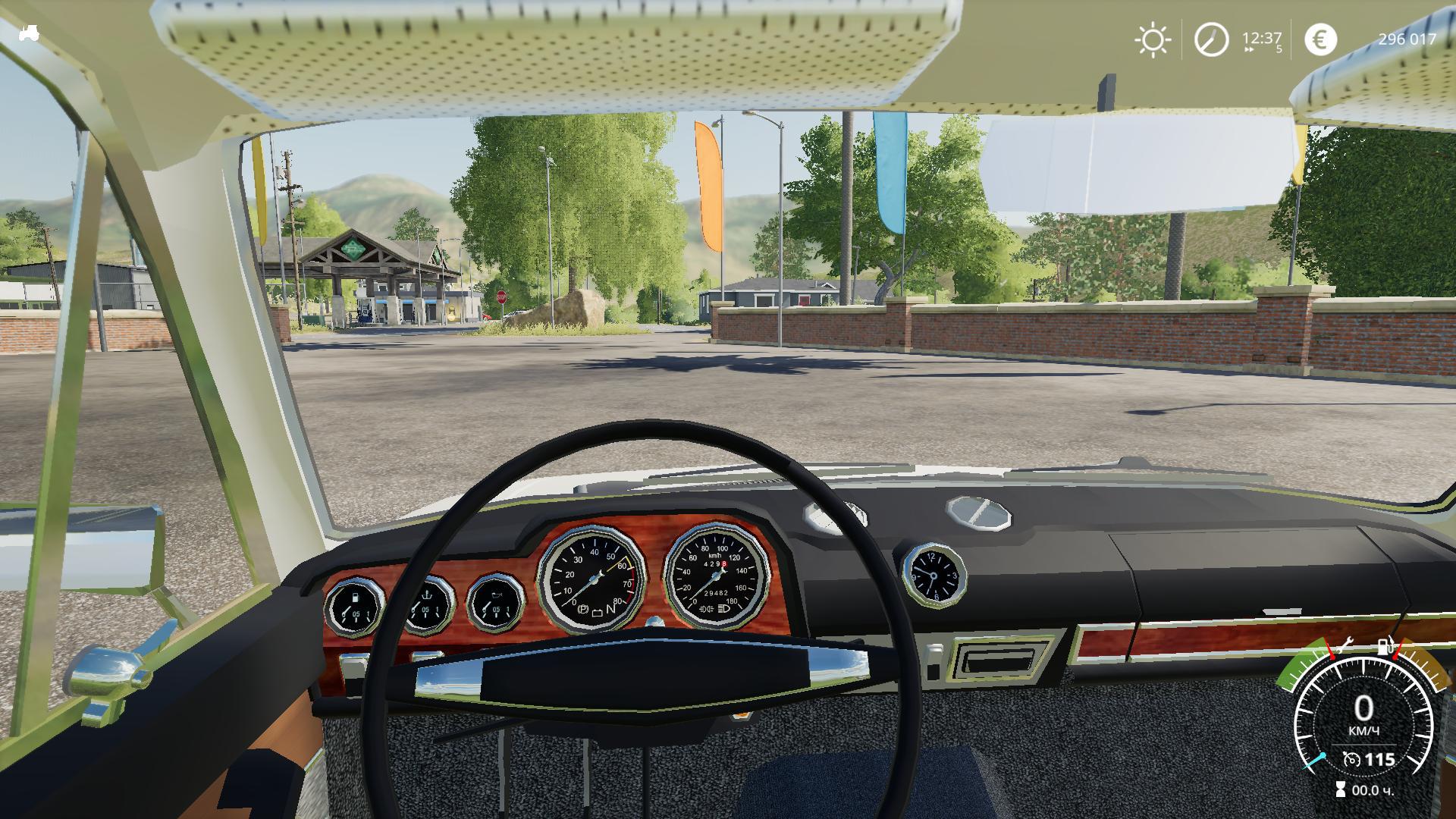Image resolution: width=1456 pixels, height=819 pixels.
Task: Select the game clock icon
Action: 1211,39
